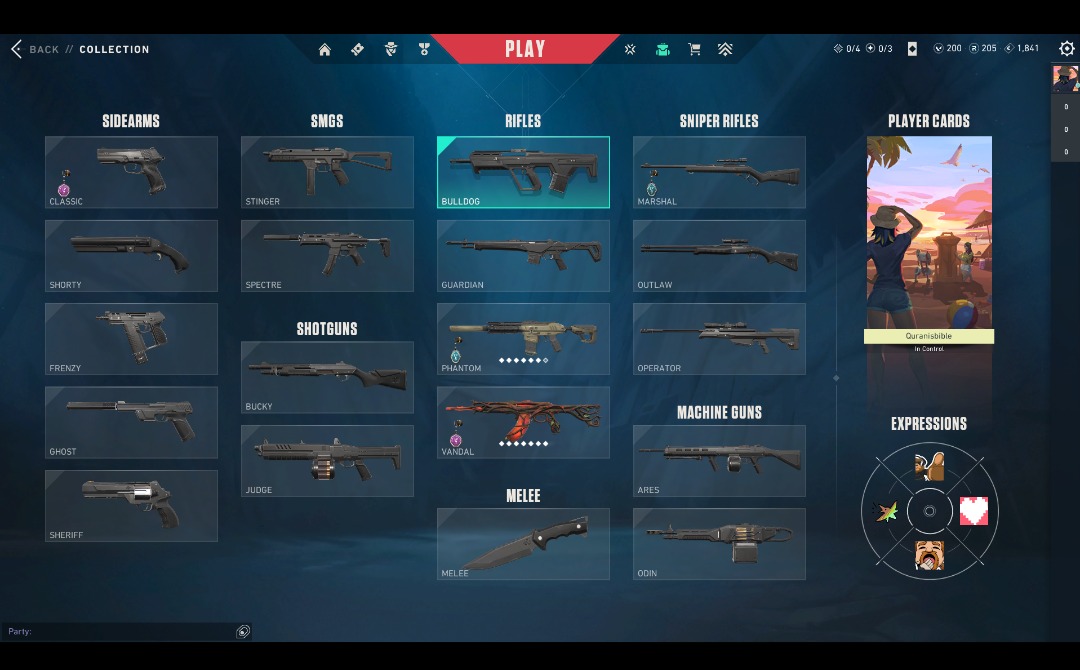Open the Odin machine gun slot
The width and height of the screenshot is (1080, 670).
719,544
